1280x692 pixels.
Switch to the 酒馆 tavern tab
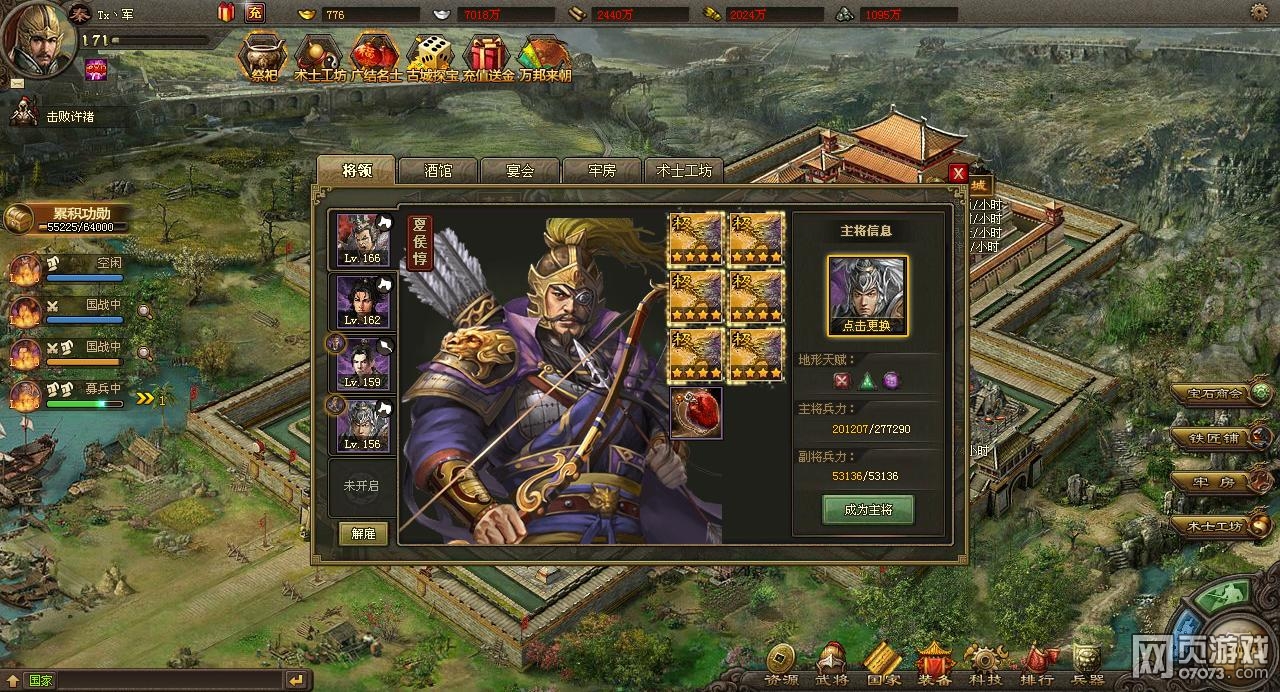tap(438, 171)
